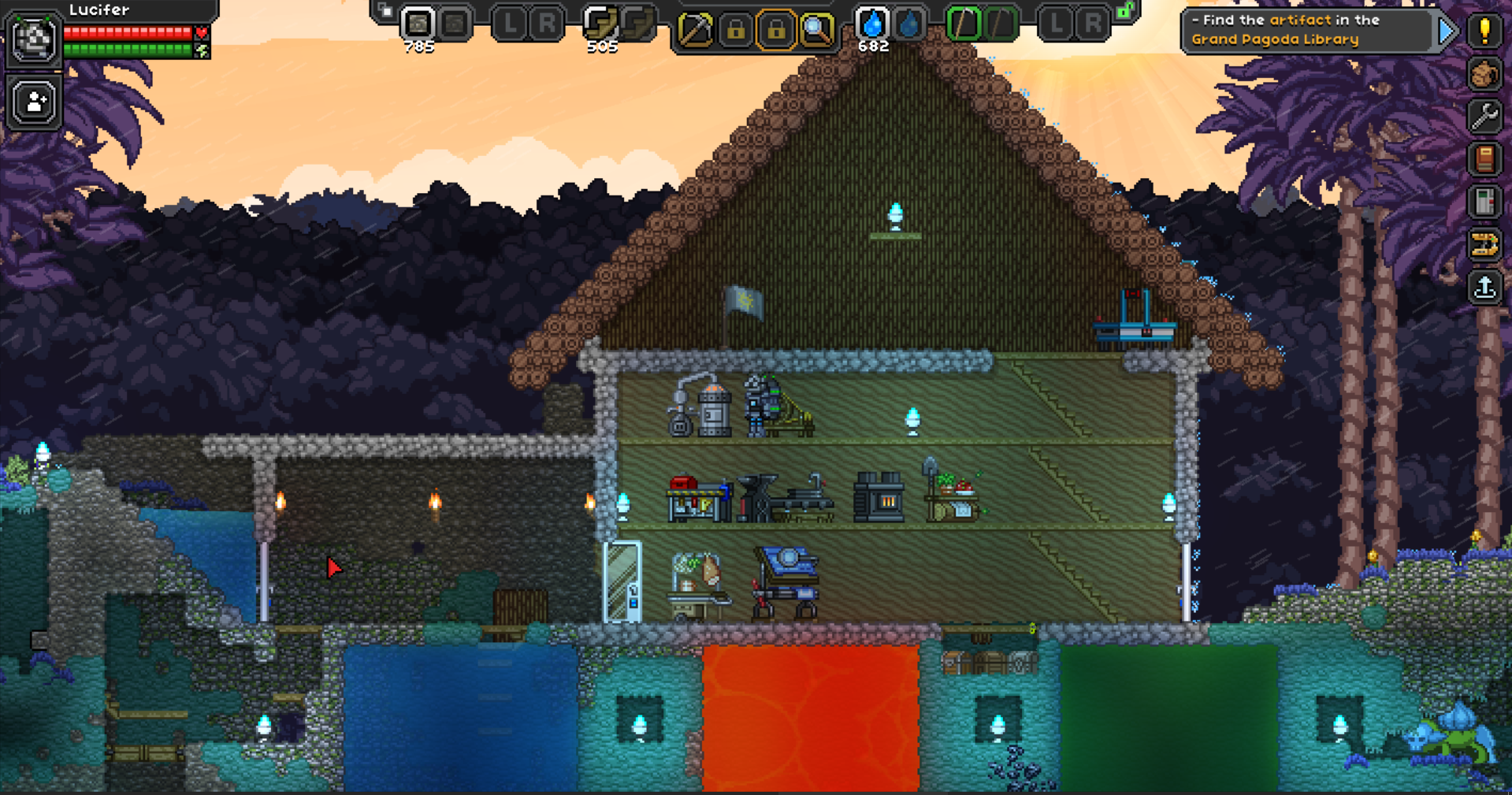Open the crafting menu wrench icon
Viewport: 1512px width, 795px height.
click(x=1484, y=117)
